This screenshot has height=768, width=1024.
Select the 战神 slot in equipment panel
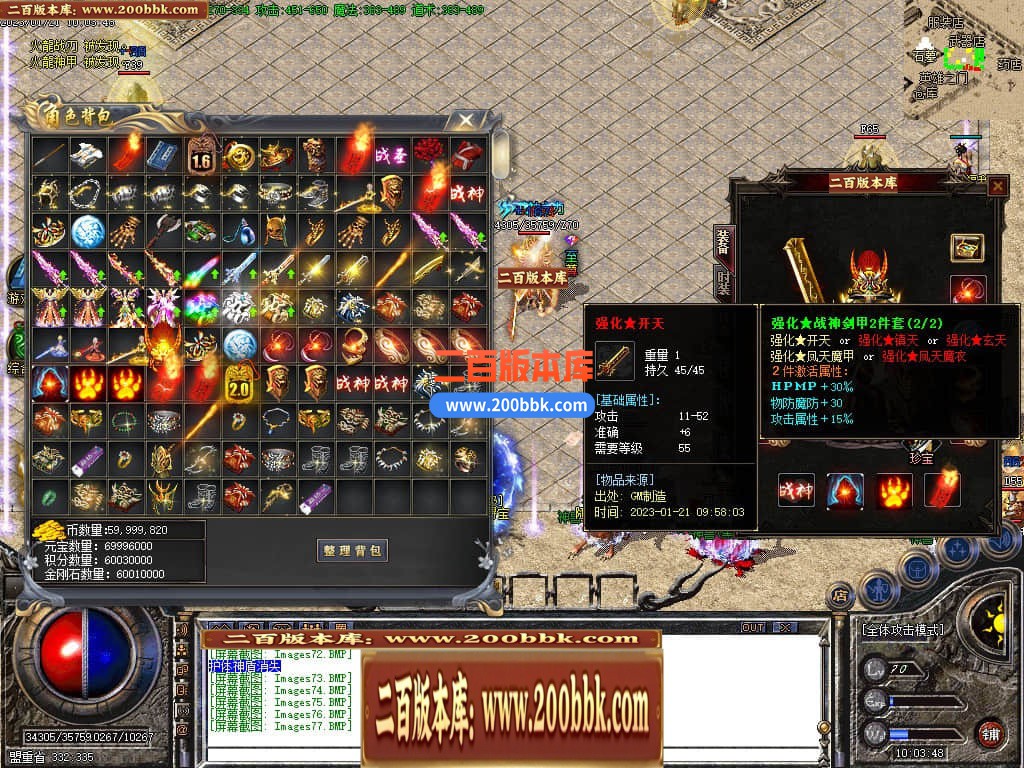[x=797, y=490]
